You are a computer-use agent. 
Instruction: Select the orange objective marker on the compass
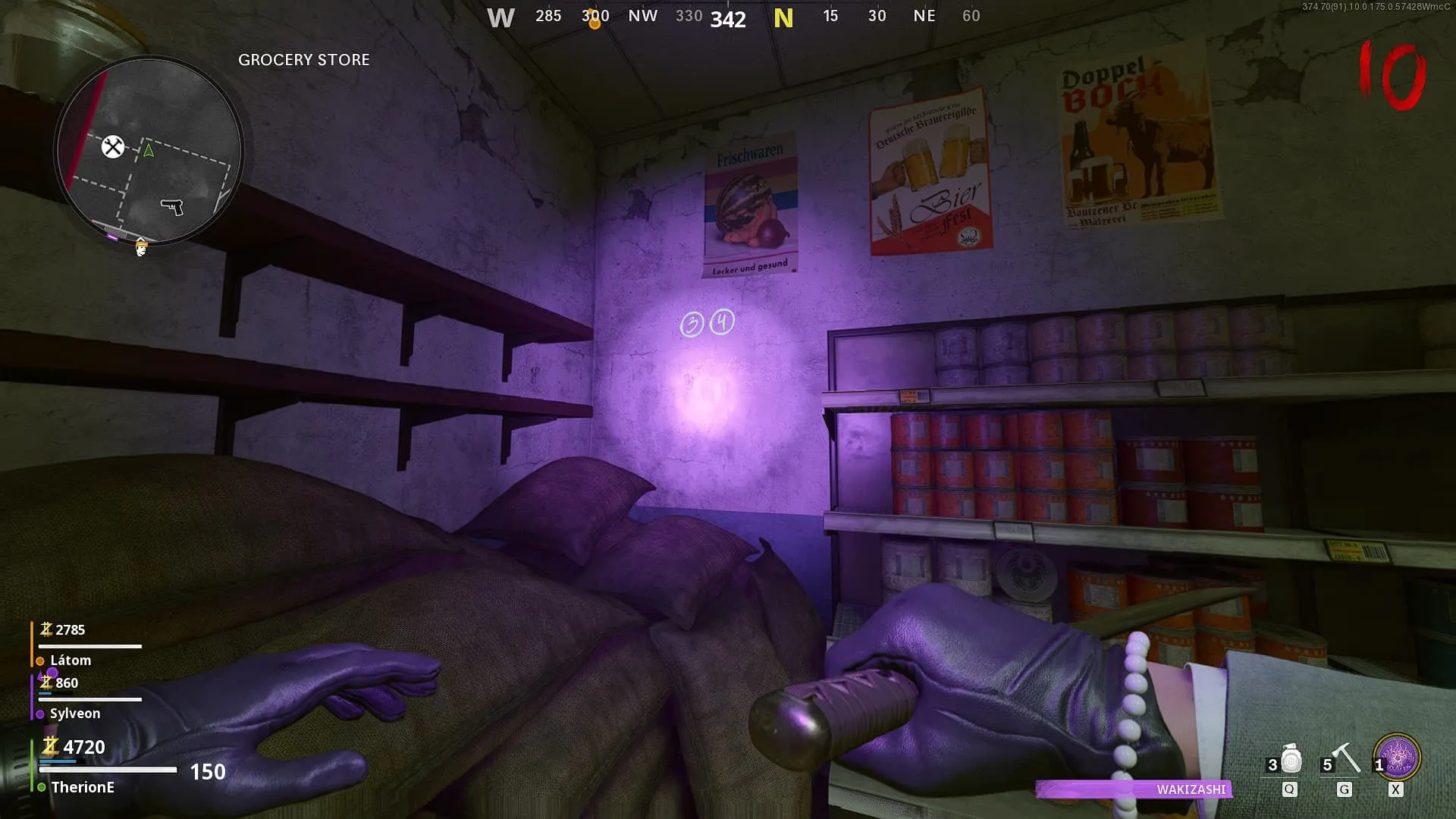595,24
